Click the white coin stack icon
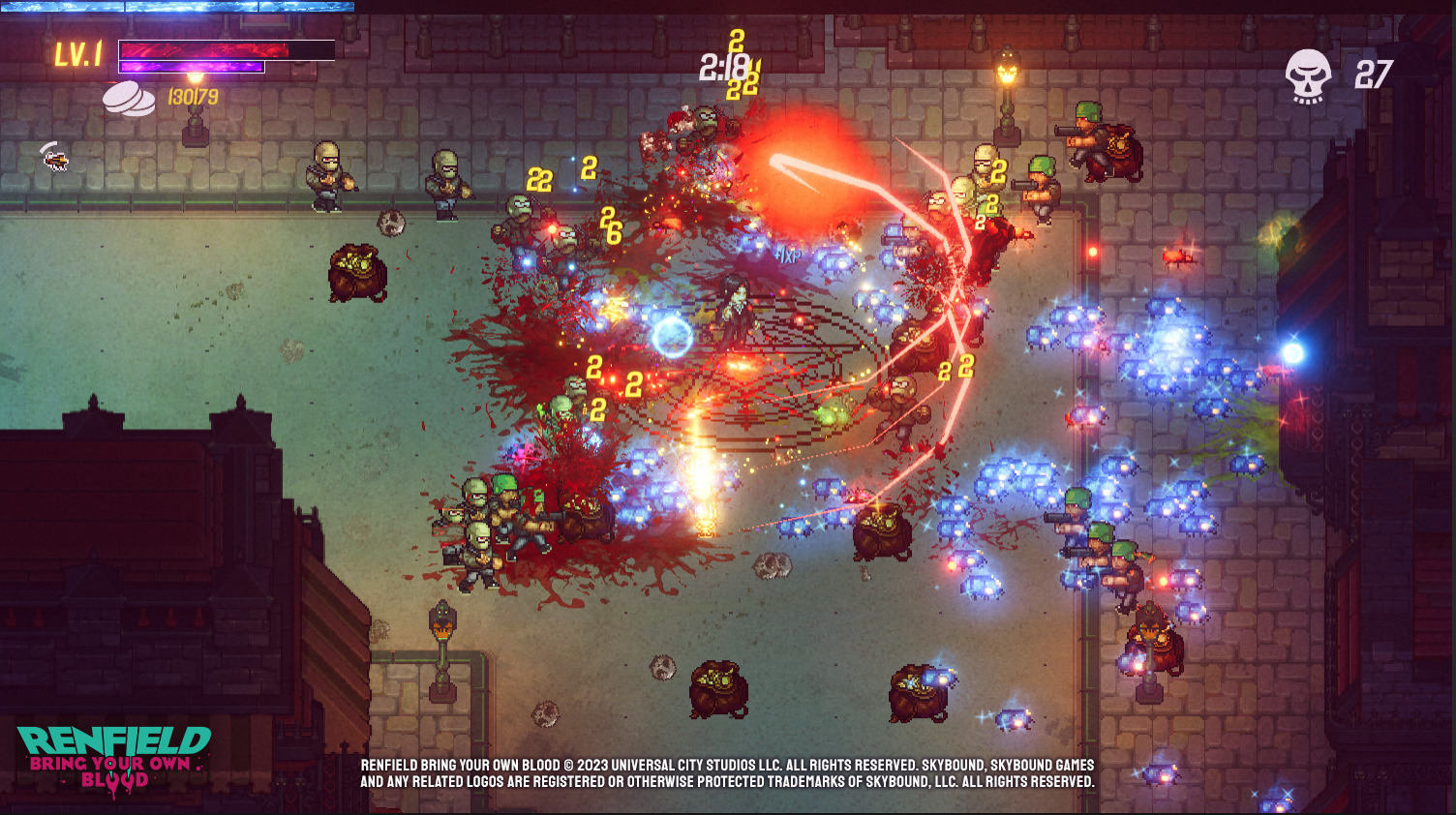 point(129,99)
